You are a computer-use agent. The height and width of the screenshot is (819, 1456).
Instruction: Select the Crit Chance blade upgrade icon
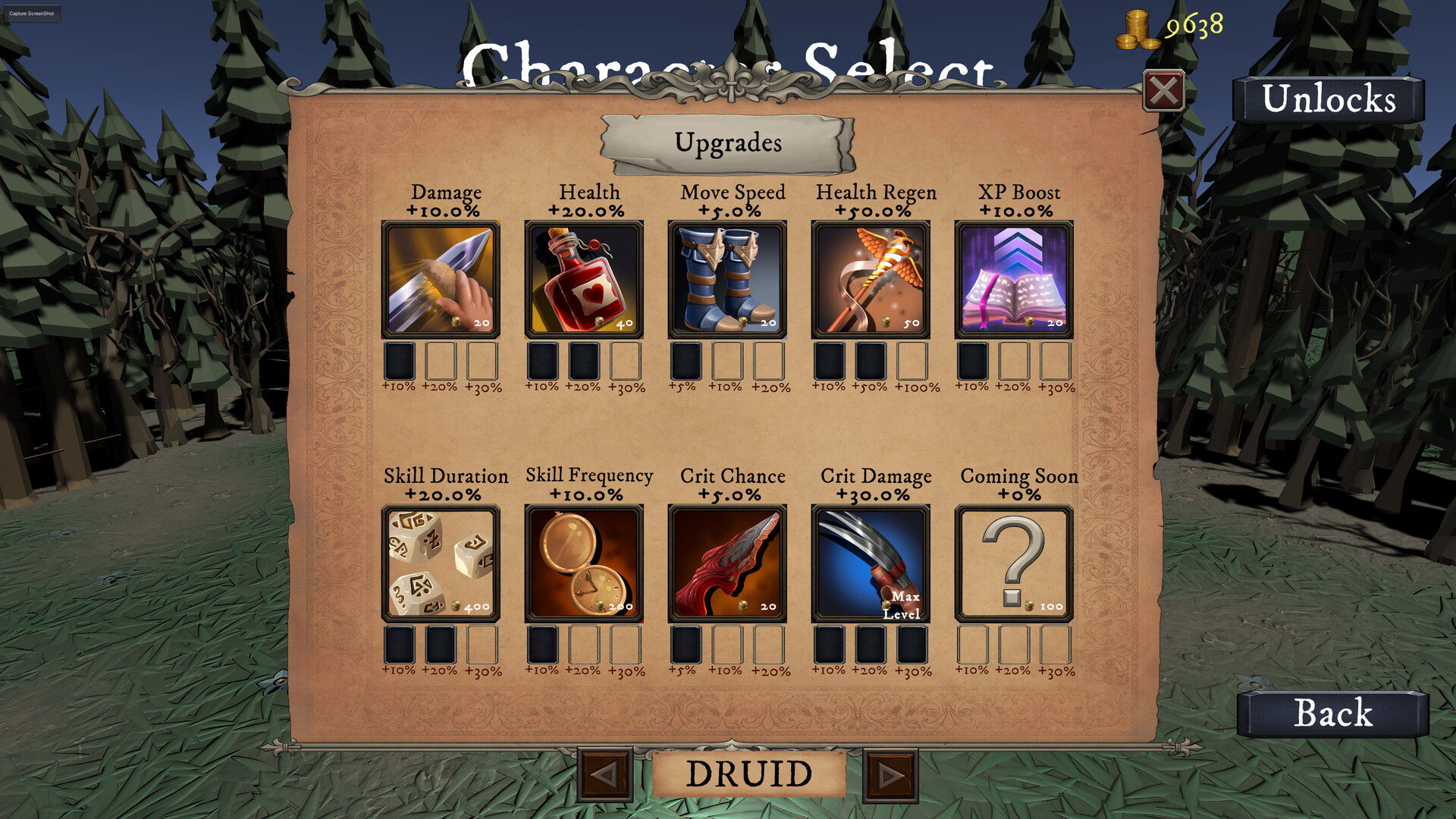[x=728, y=562]
